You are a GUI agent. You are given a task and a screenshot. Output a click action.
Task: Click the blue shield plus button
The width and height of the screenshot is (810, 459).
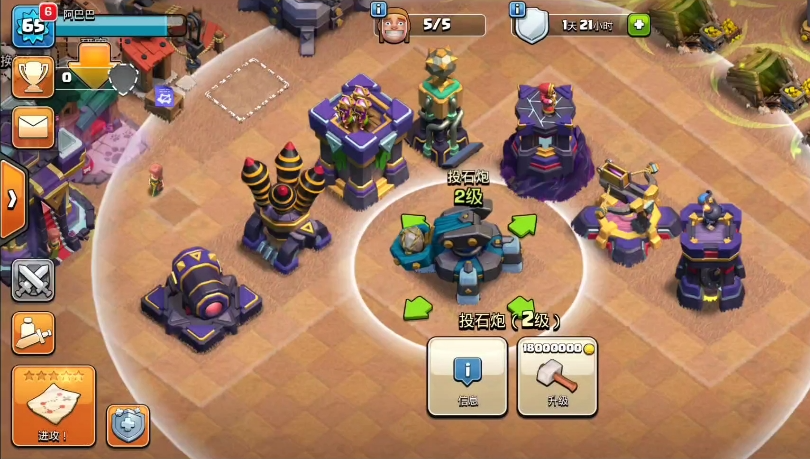[127, 424]
